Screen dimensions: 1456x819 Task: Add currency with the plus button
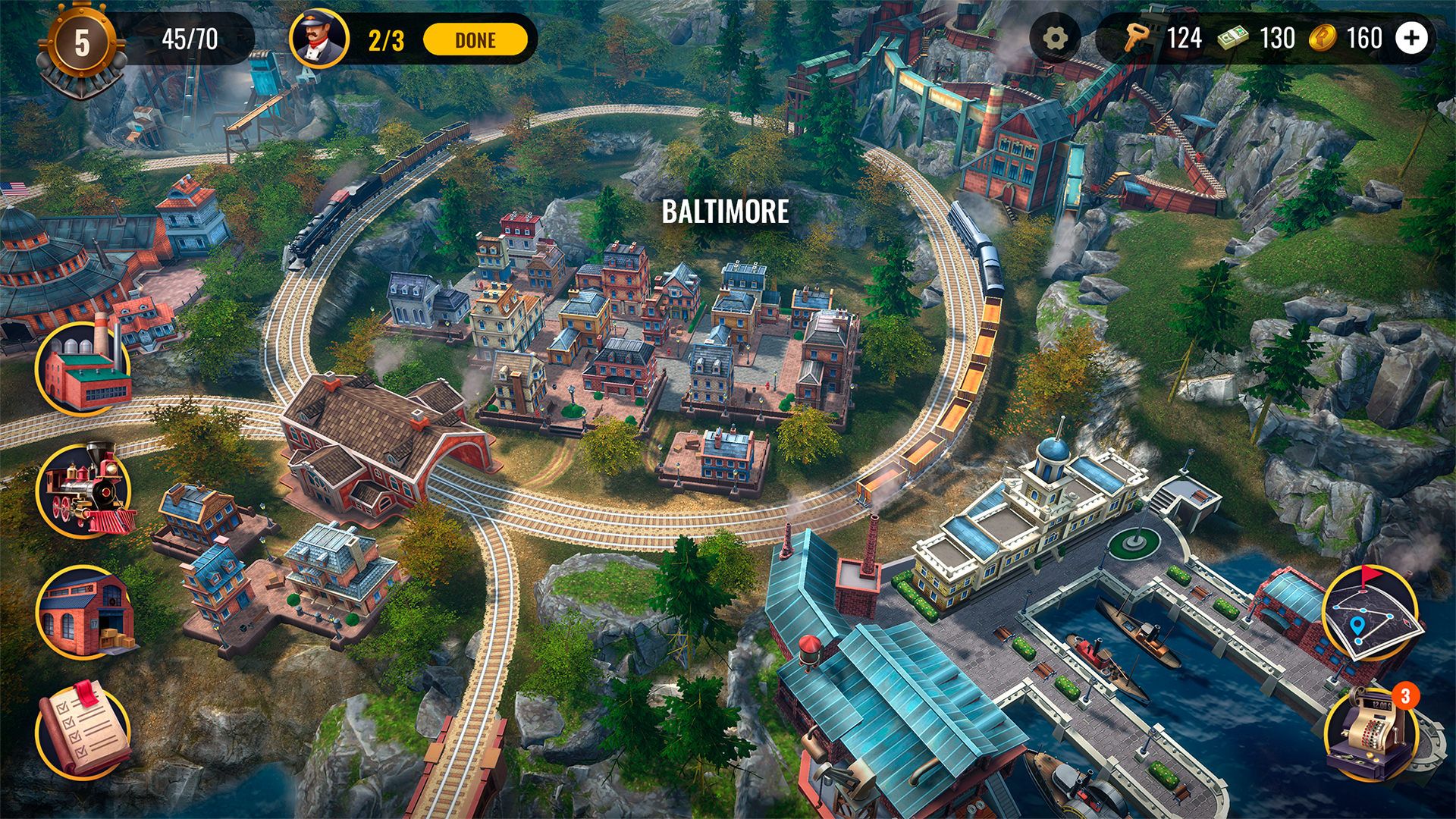click(x=1412, y=37)
